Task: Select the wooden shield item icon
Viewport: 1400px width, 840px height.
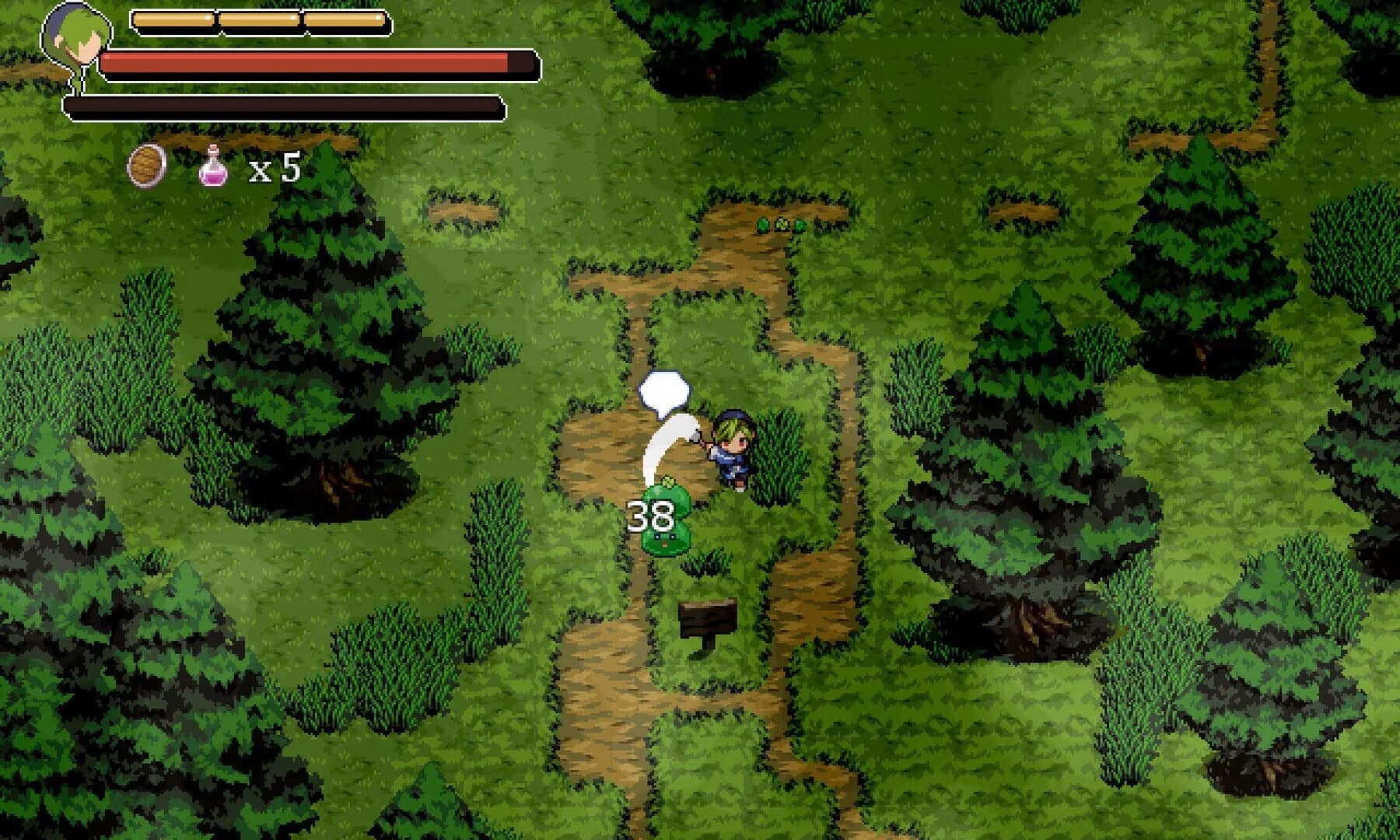Action: click(145, 164)
